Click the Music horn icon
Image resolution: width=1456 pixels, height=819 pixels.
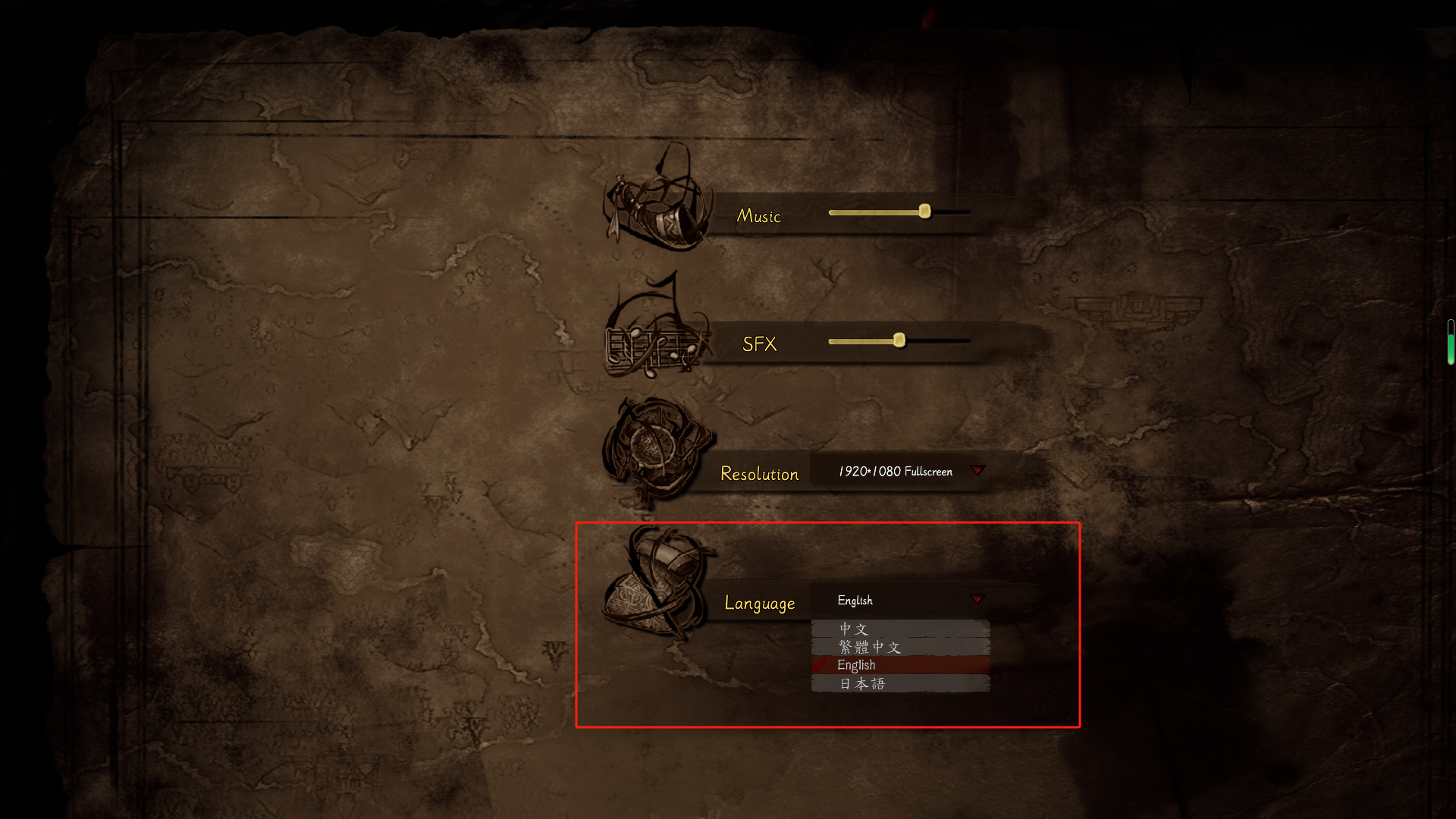660,209
